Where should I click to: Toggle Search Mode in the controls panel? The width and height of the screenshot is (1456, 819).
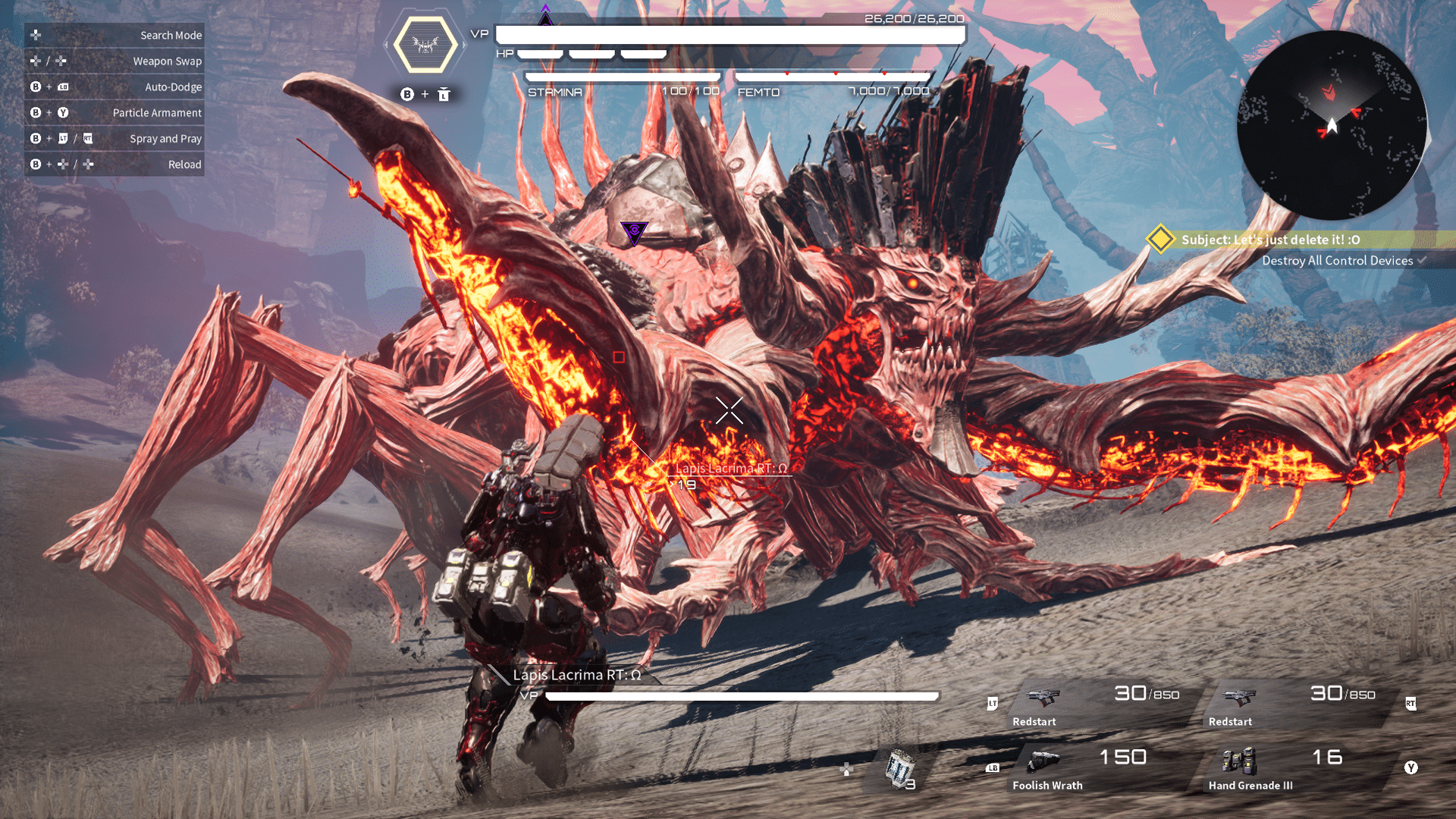[114, 35]
